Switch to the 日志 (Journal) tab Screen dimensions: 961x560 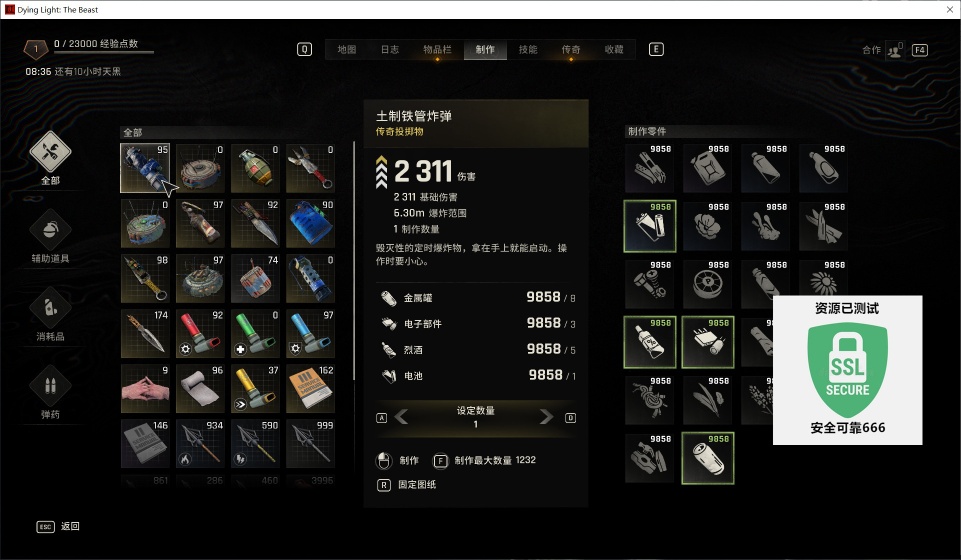pos(390,49)
